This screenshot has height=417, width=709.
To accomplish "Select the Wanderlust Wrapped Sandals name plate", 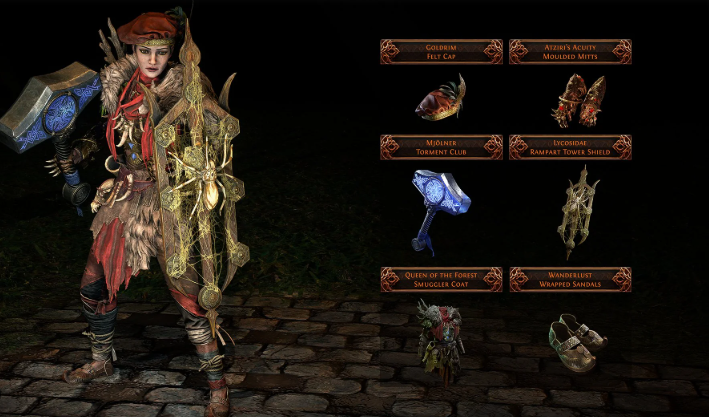I will point(570,278).
